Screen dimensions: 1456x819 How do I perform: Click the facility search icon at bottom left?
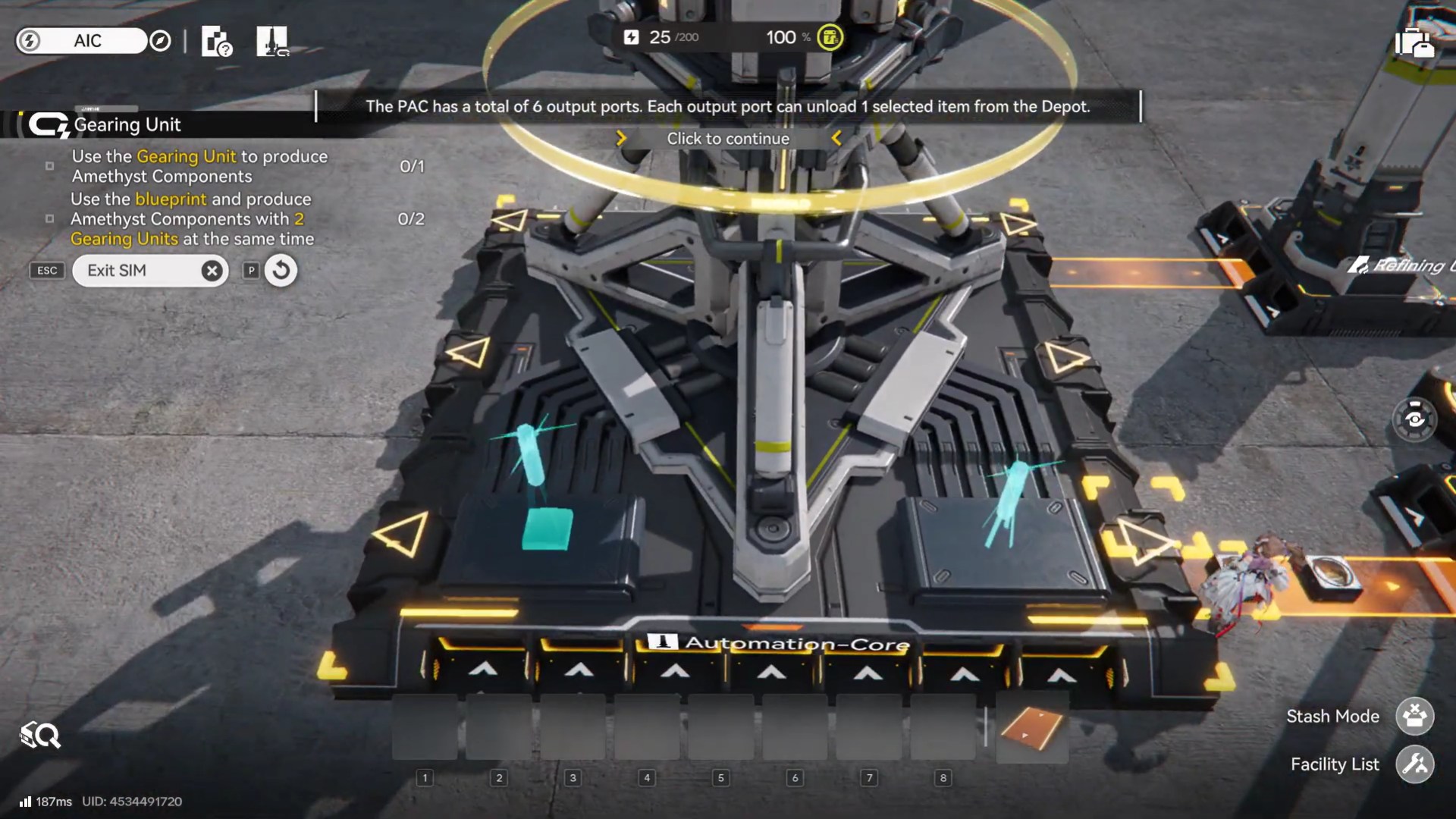coord(39,735)
